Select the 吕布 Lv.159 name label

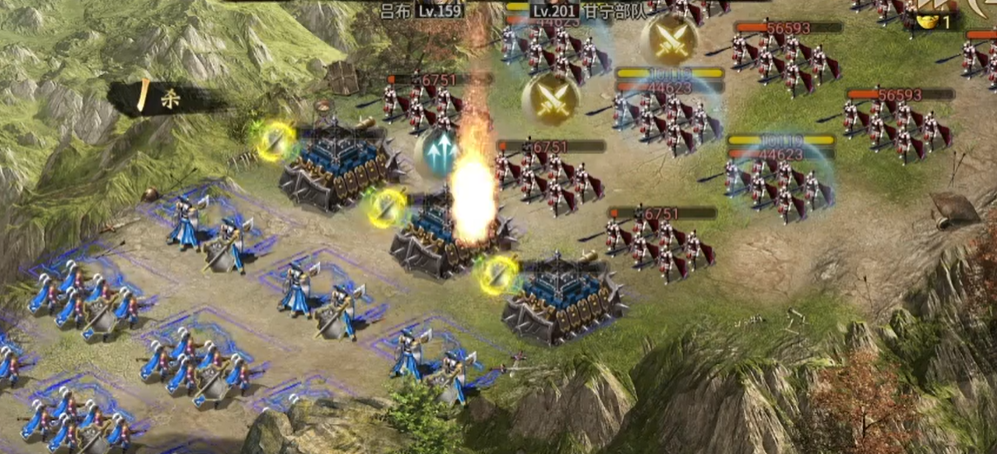[420, 12]
